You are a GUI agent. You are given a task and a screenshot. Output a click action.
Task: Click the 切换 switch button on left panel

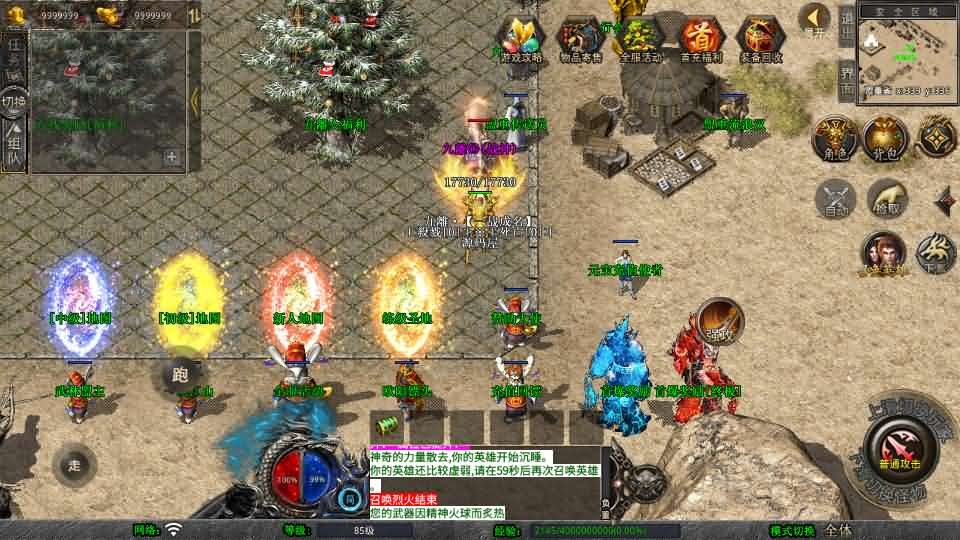[x=14, y=102]
